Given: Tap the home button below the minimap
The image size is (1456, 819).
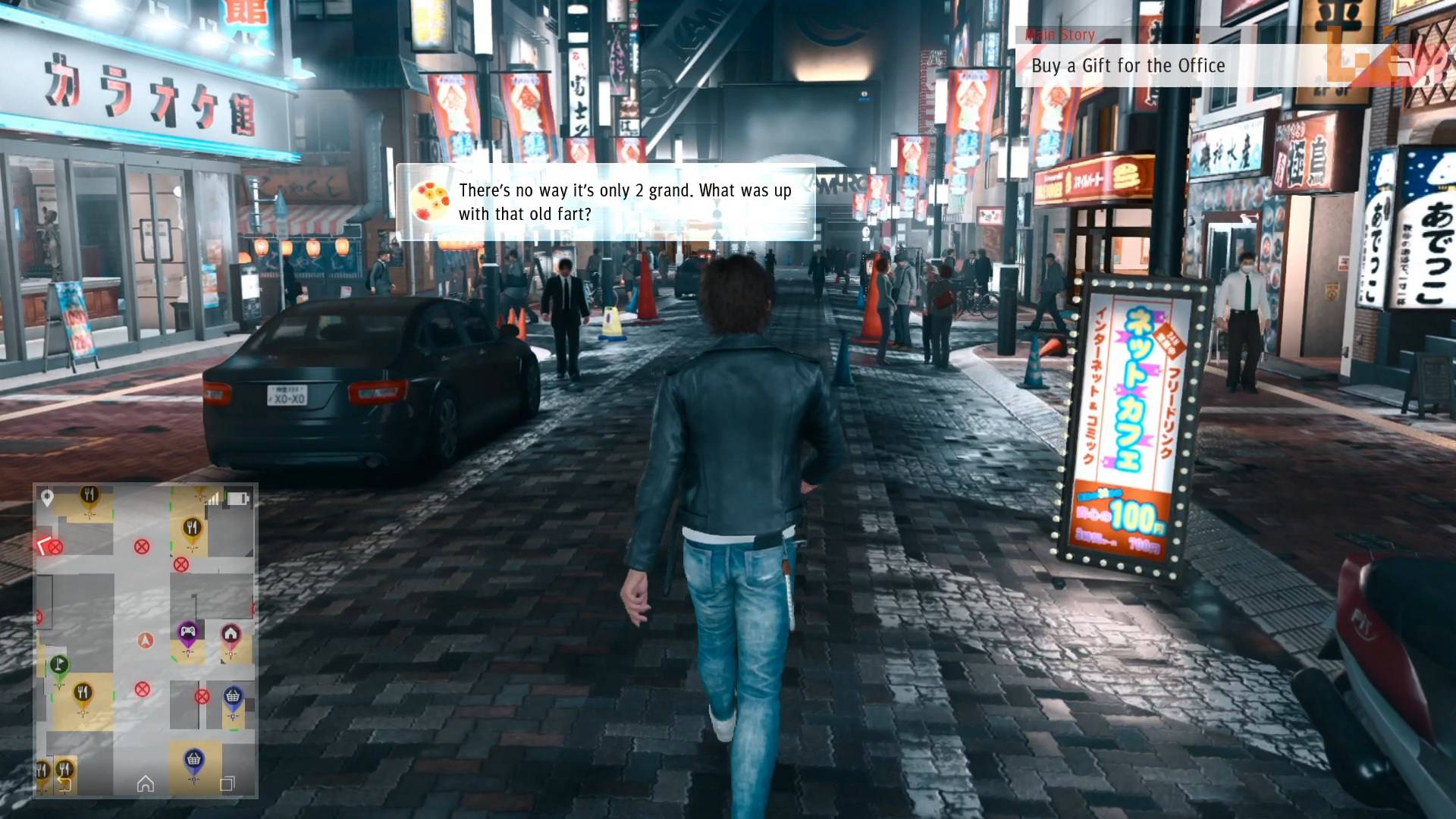Looking at the screenshot, I should click(x=146, y=783).
